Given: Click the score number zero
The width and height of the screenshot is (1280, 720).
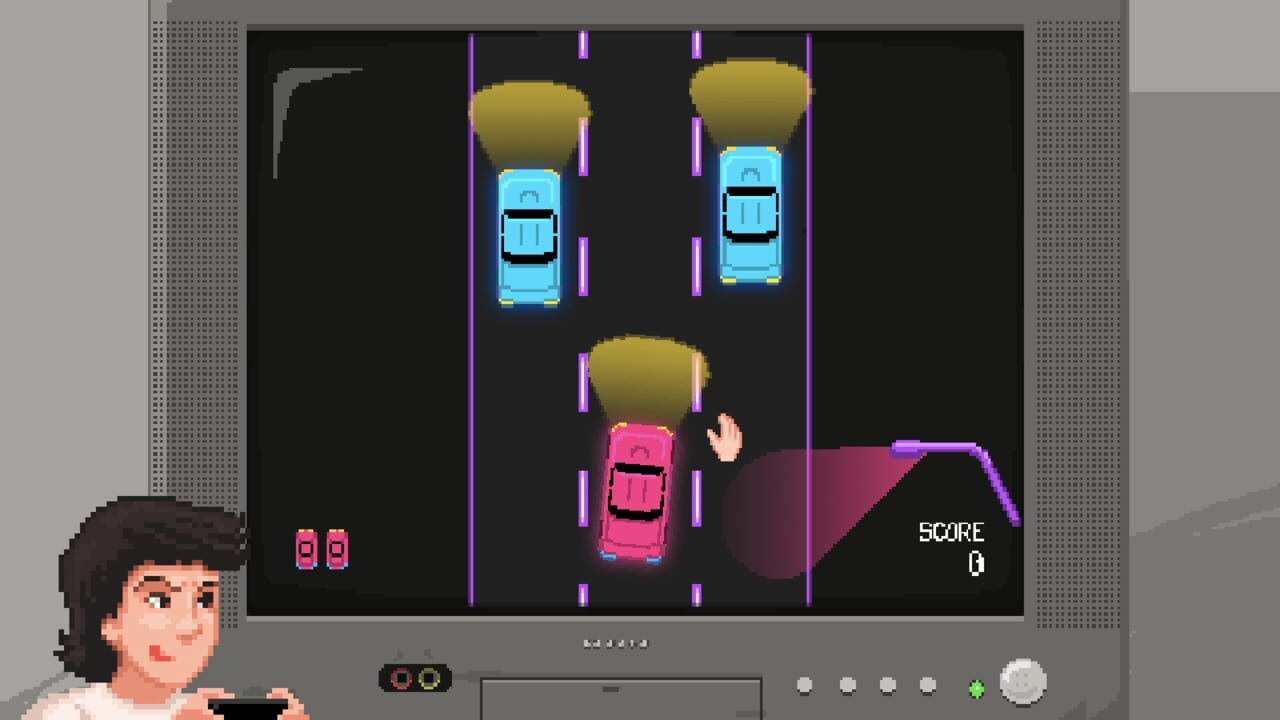Looking at the screenshot, I should (x=976, y=562).
